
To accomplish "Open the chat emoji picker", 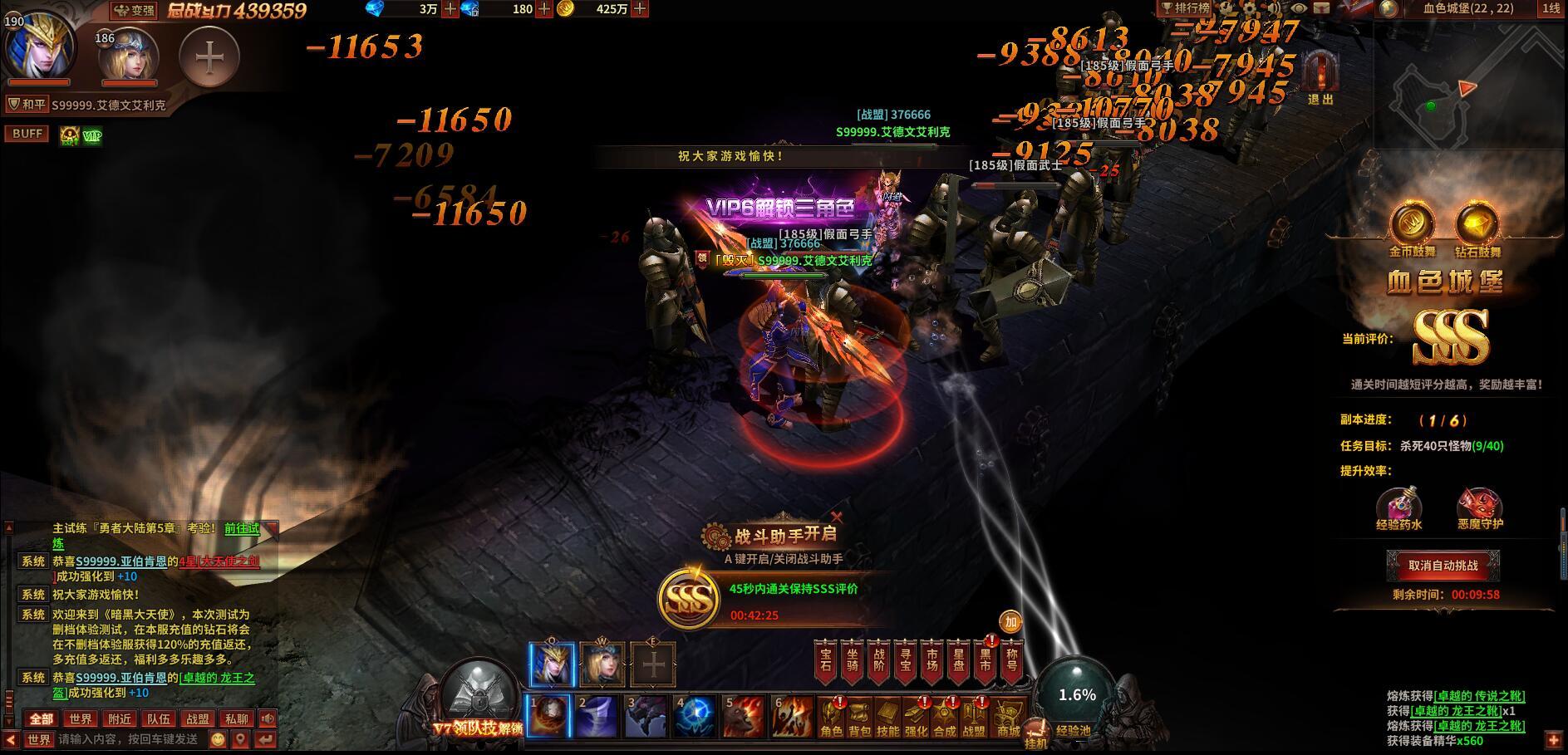I will [218, 739].
